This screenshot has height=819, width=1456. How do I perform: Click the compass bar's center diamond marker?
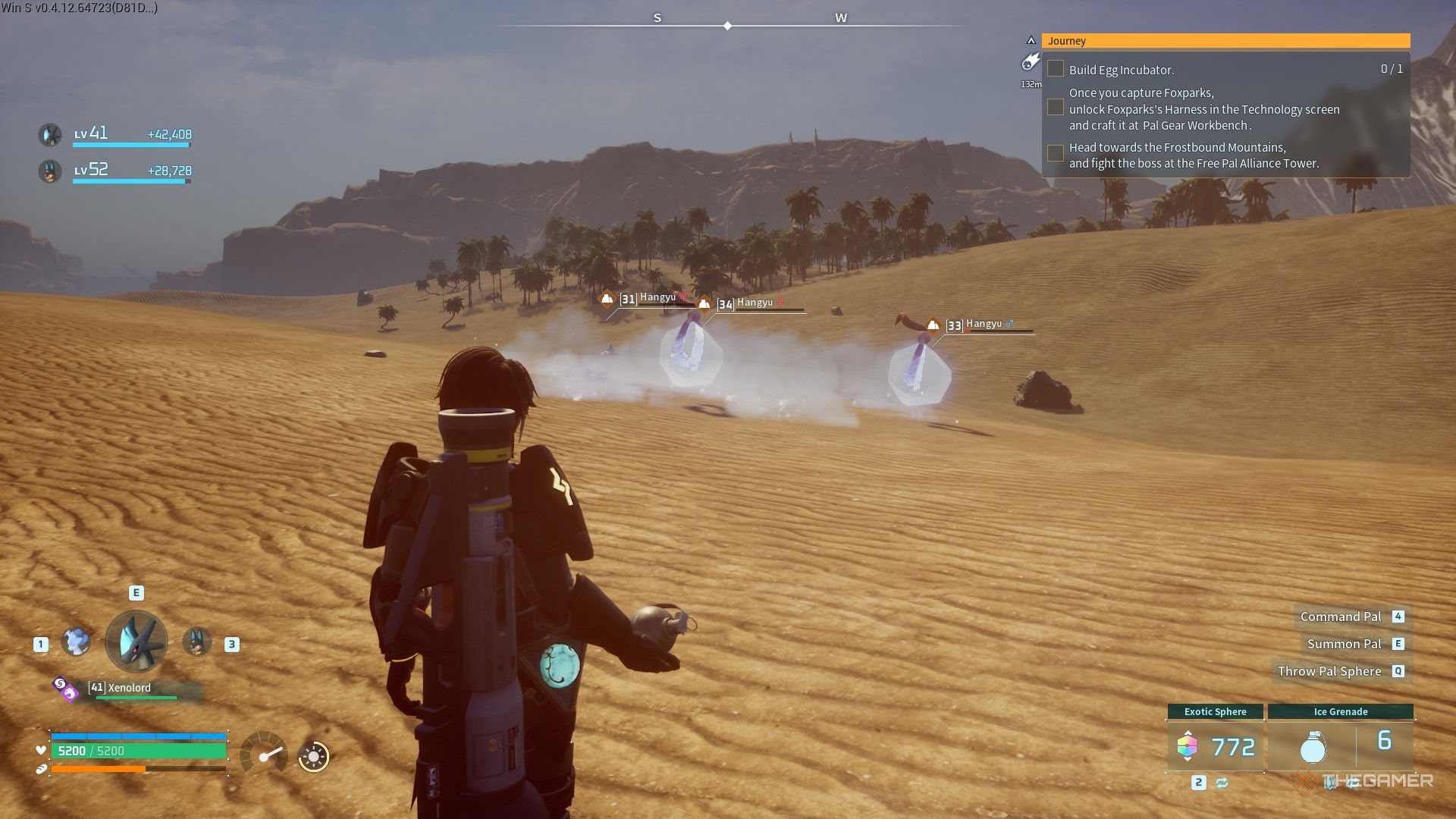727,26
